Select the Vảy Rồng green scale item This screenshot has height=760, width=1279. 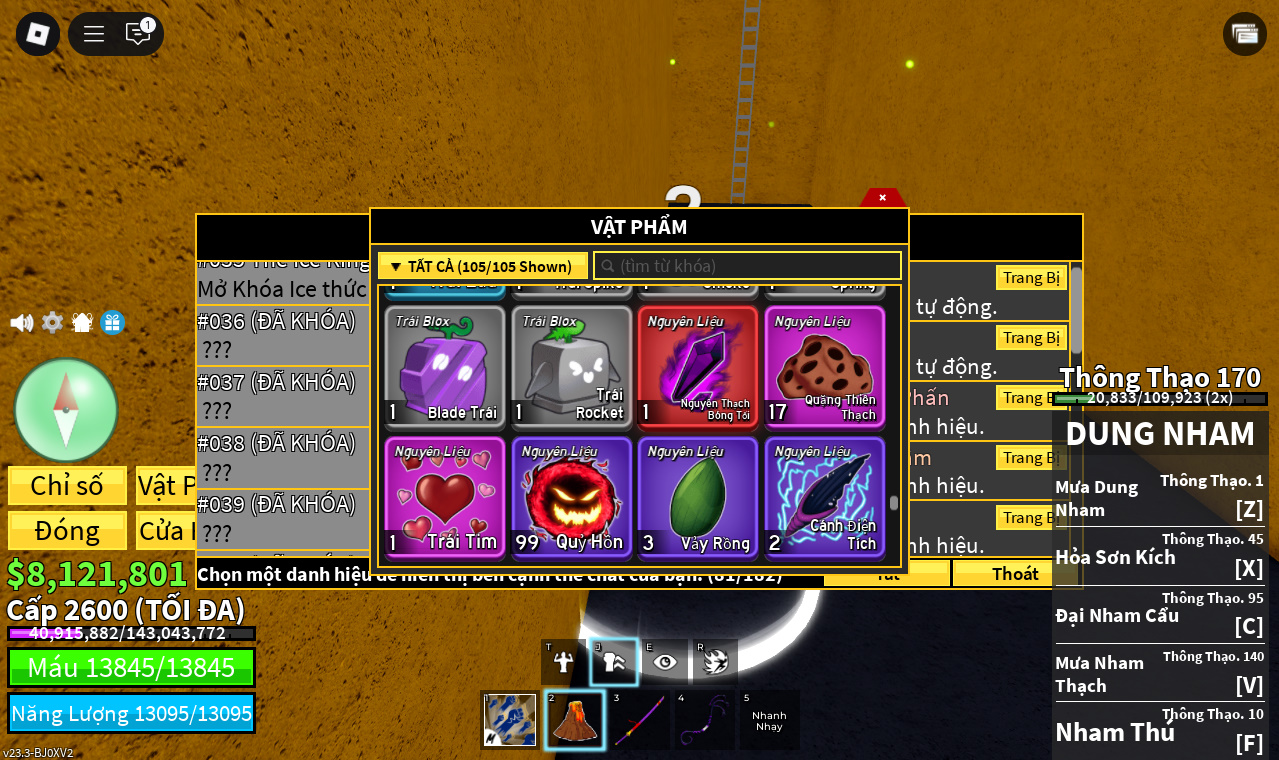(x=697, y=498)
